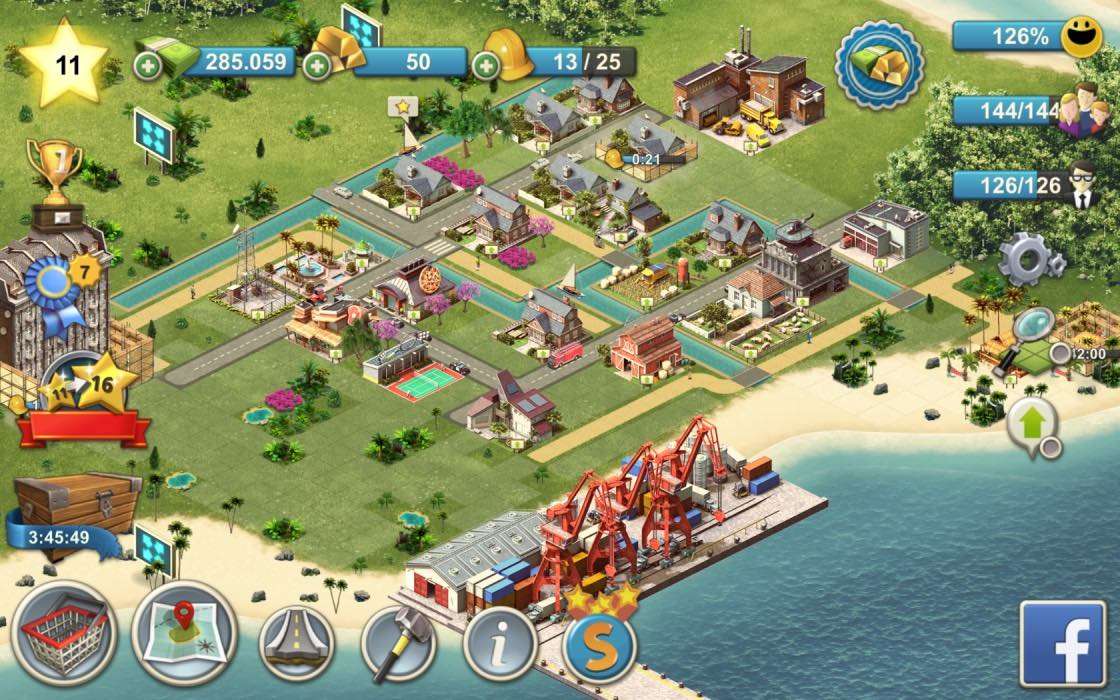This screenshot has width=1120, height=700.
Task: Add more gold bars with plus button
Action: tap(317, 65)
